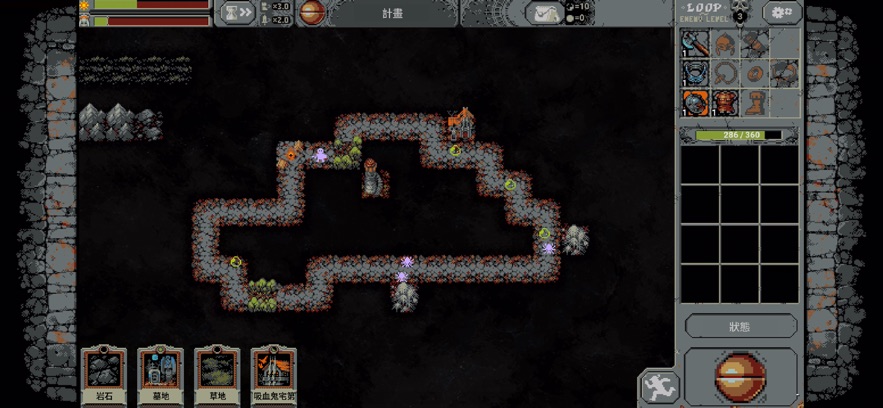Click the boots equipment slot
Image resolution: width=883 pixels, height=408 pixels.
click(756, 101)
